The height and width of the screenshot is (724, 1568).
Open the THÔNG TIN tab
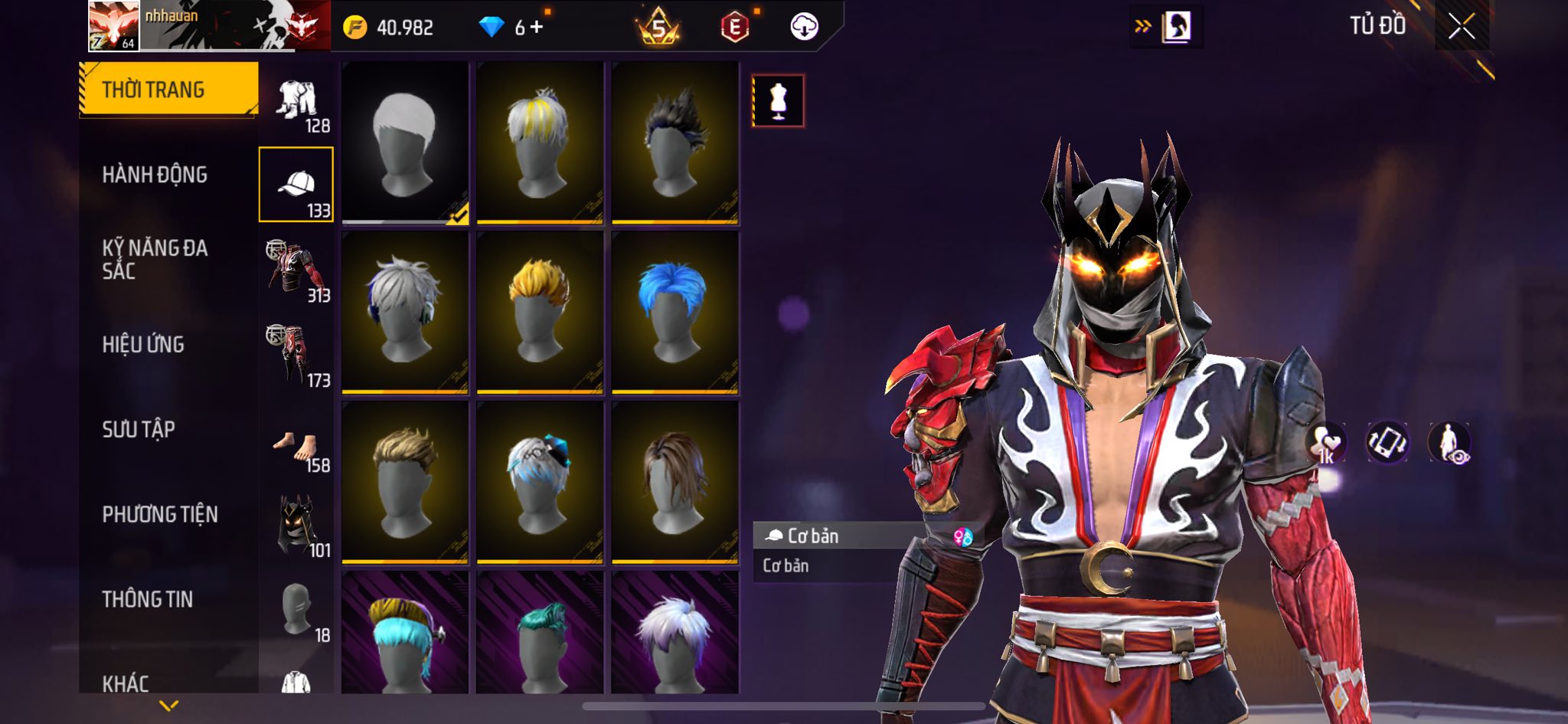coord(148,599)
